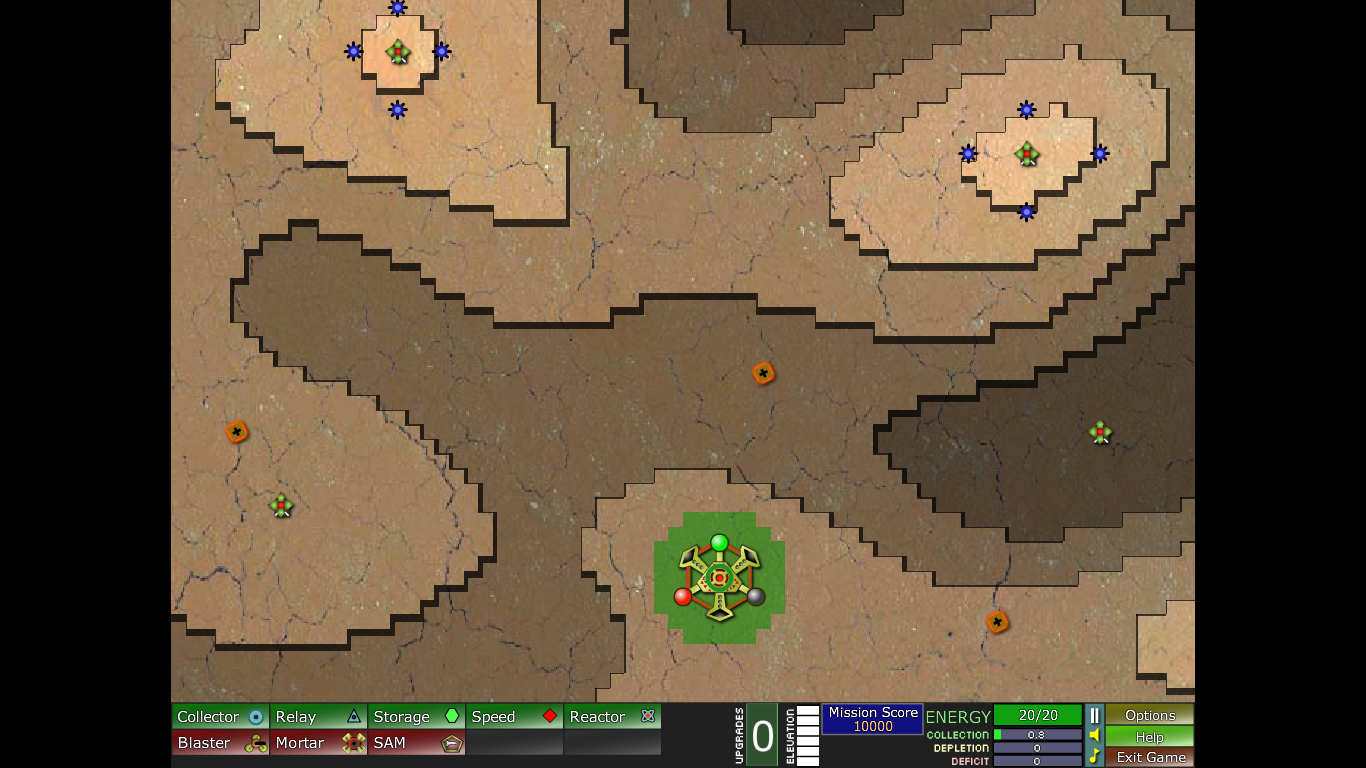Pause the game with the pause icon
This screenshot has height=768, width=1366.
click(x=1094, y=715)
